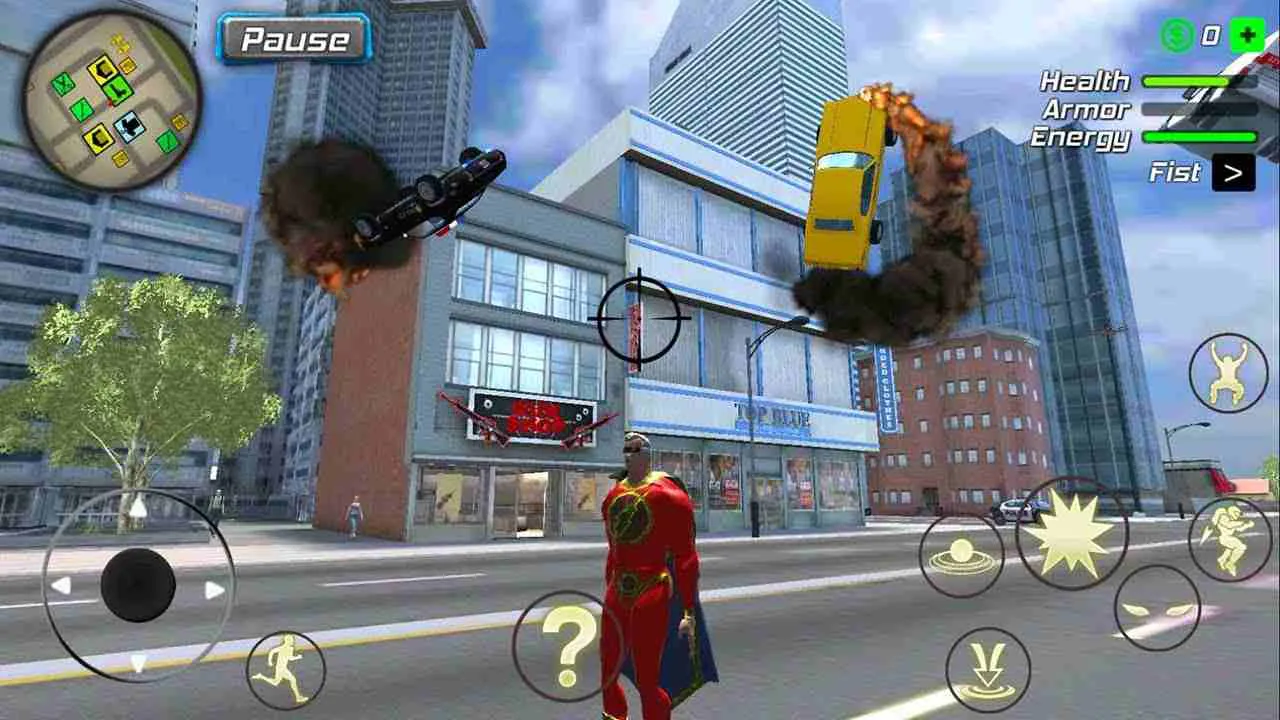Open next weapon with the Fist arrow
1280x720 pixels.
pyautogui.click(x=1233, y=173)
